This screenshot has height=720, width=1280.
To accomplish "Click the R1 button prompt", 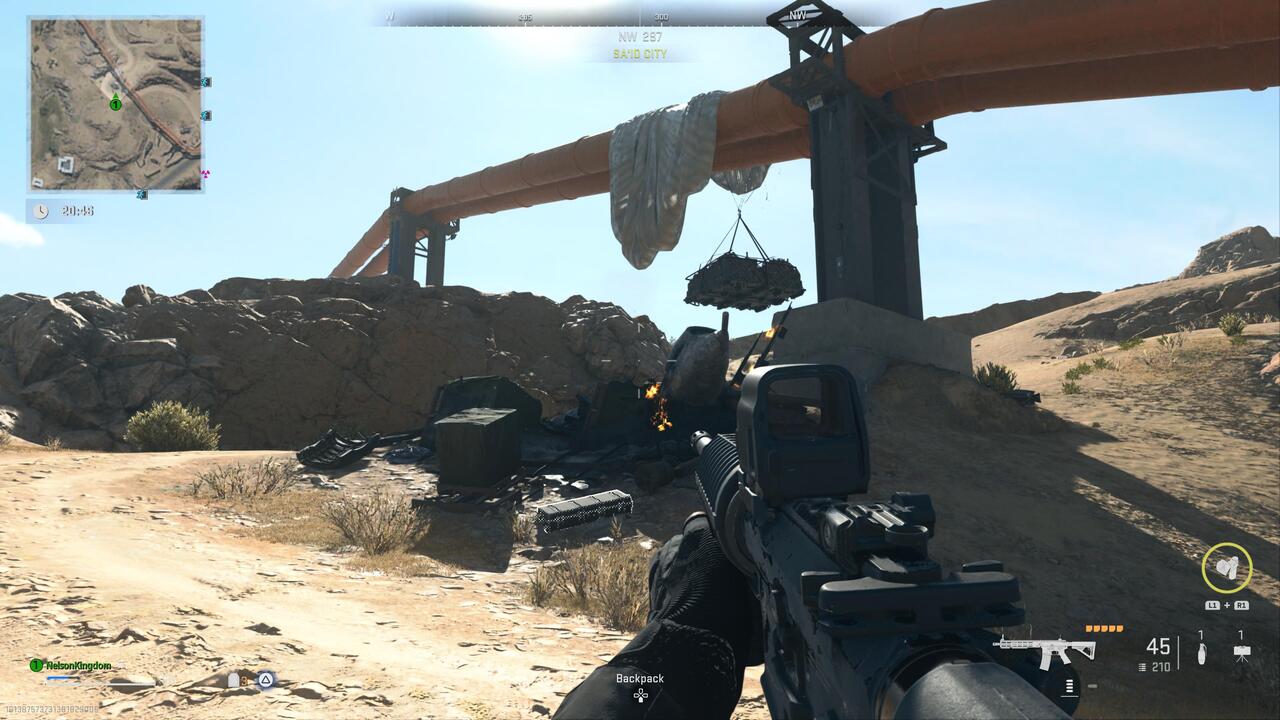I will pos(1243,605).
